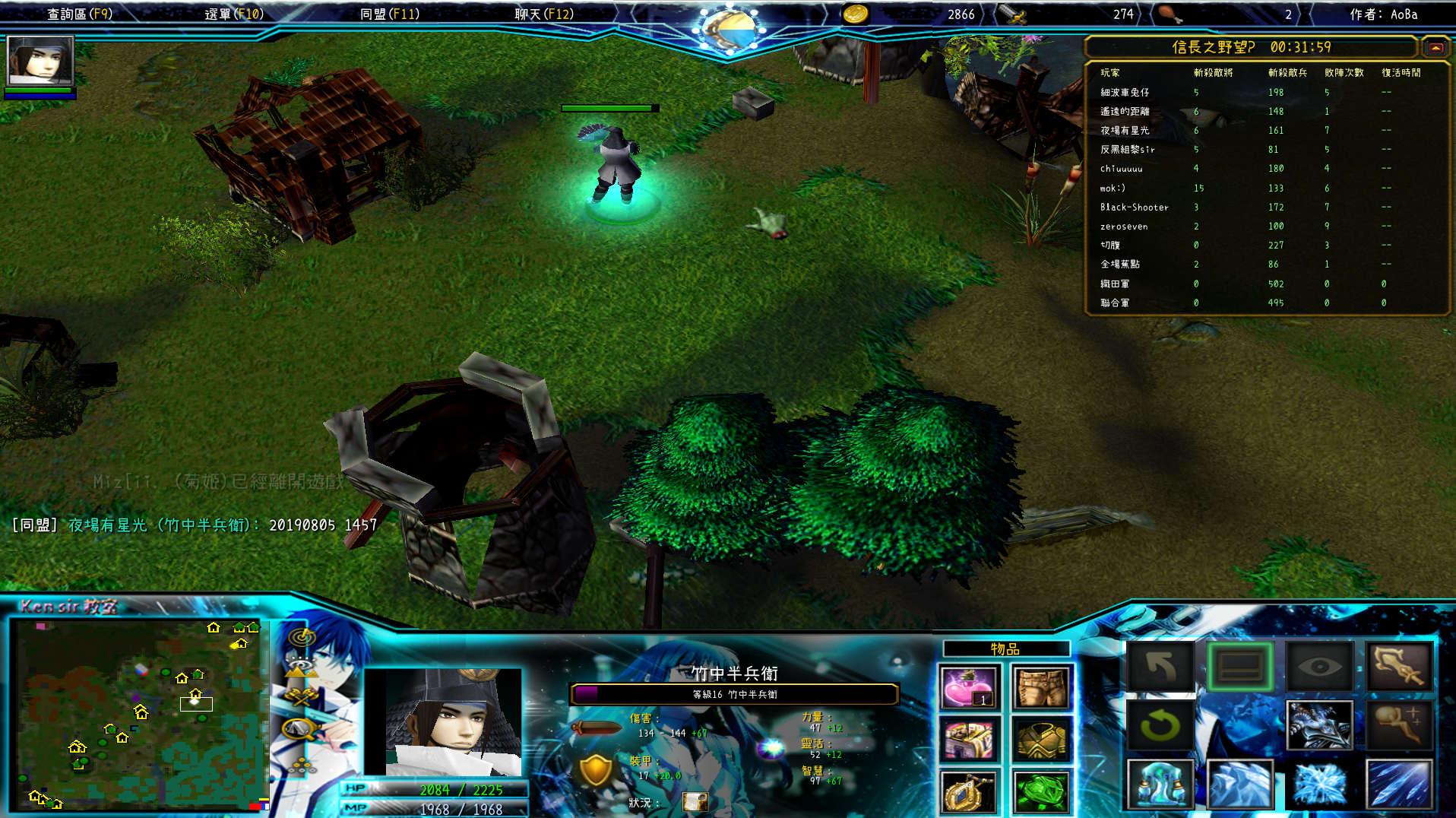This screenshot has width=1456, height=818.
Task: Activate the minimap signal ping button
Action: point(302,638)
